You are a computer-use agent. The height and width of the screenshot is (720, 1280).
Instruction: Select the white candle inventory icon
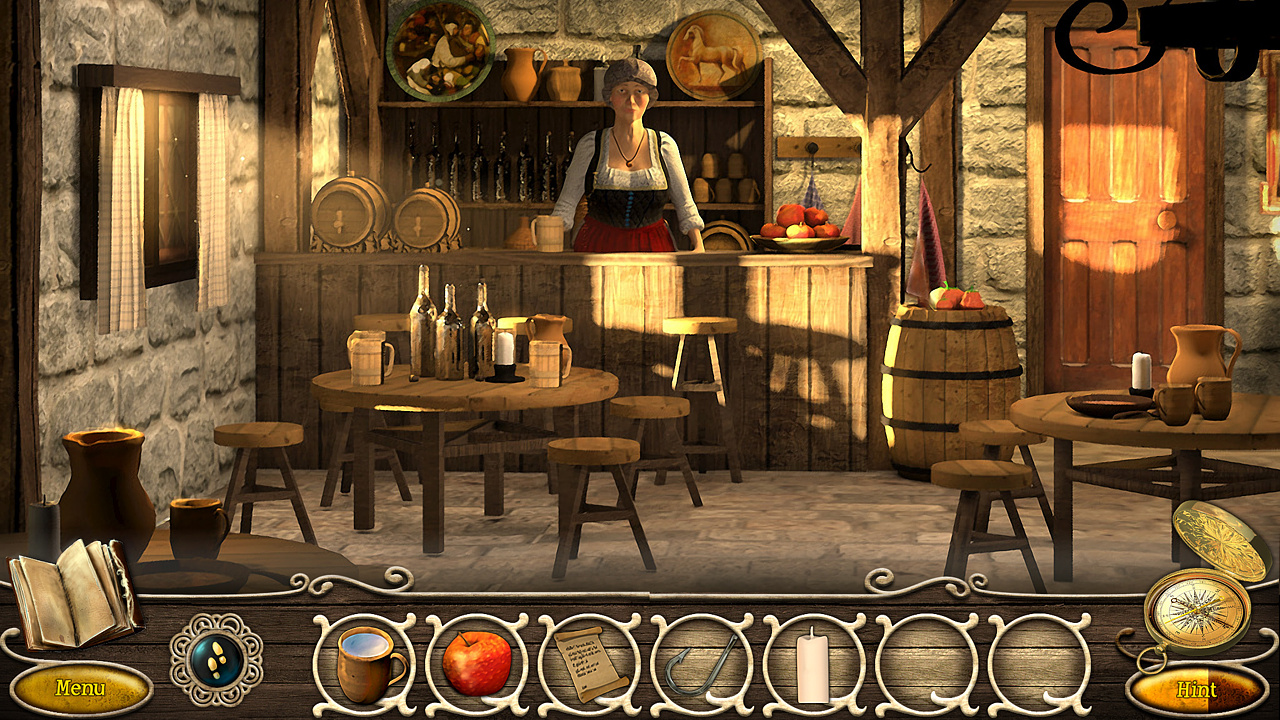(x=812, y=664)
